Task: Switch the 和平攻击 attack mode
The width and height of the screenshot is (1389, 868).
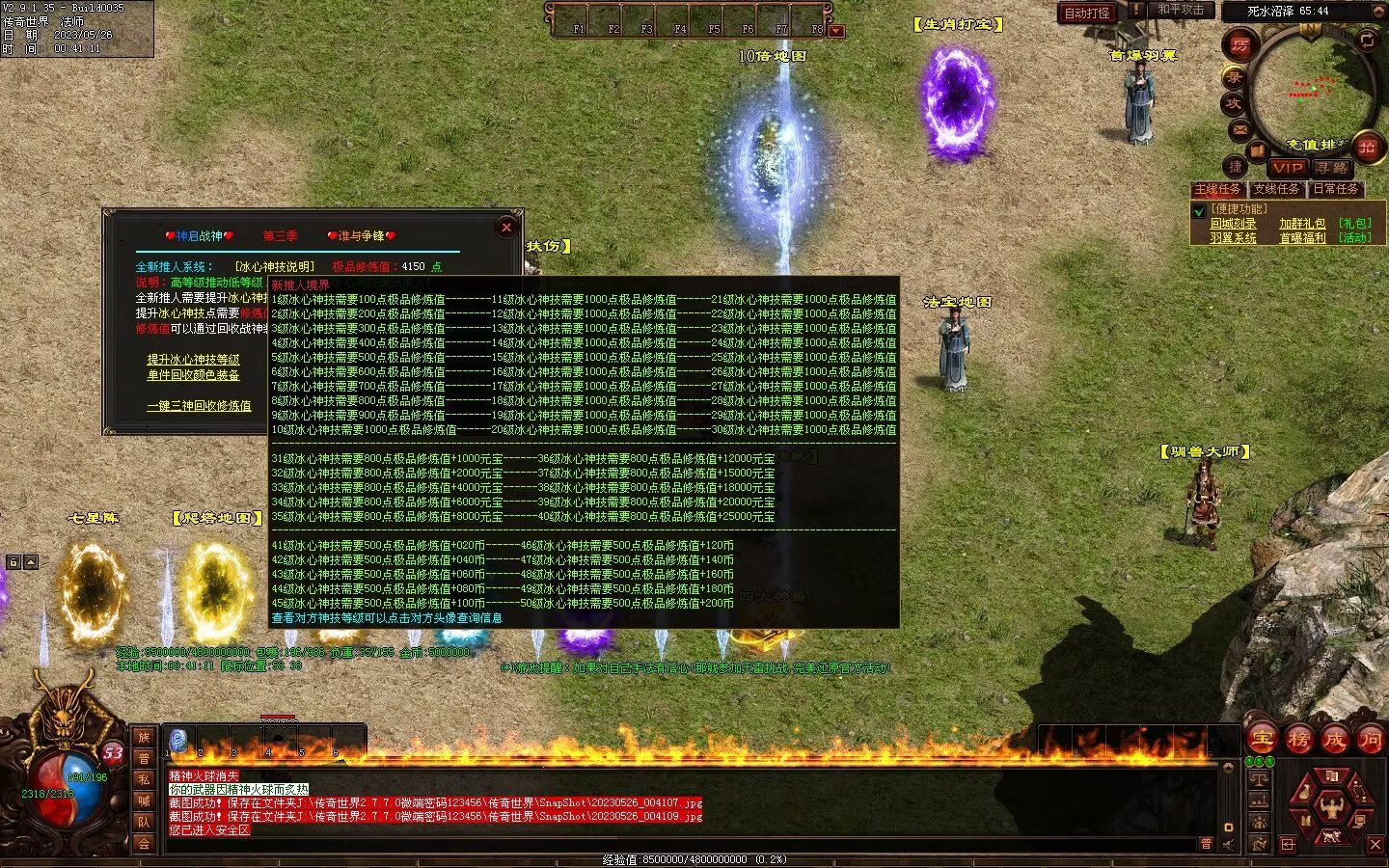Action: [1180, 10]
